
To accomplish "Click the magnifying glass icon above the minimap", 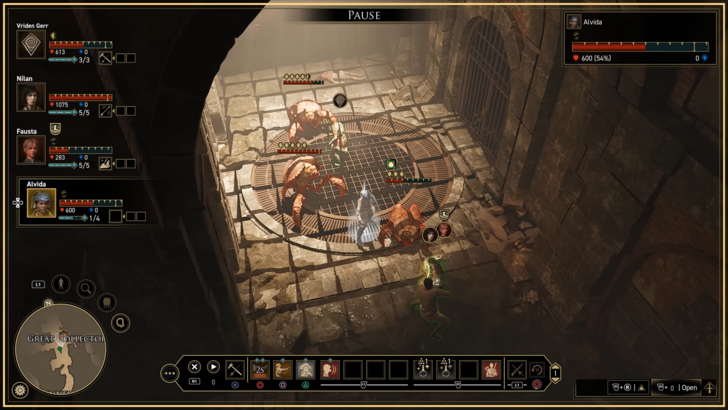I will pos(87,290).
